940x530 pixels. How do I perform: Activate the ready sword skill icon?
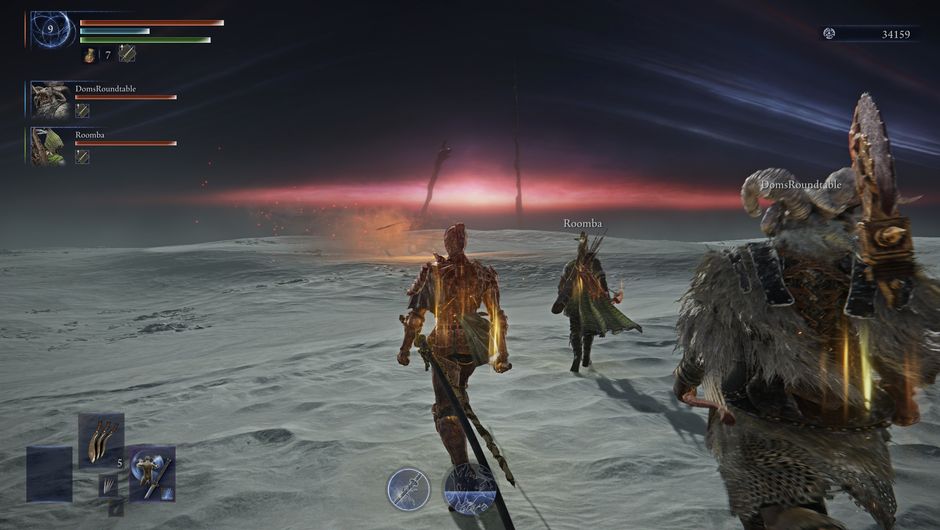tap(408, 489)
